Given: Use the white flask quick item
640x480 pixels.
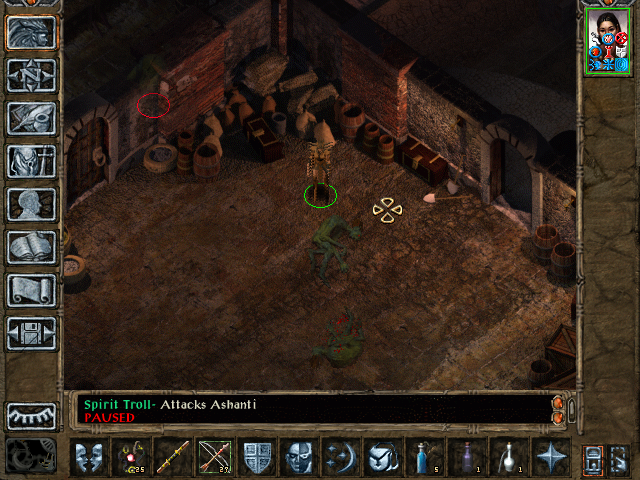Looking at the screenshot, I should coord(509,457).
